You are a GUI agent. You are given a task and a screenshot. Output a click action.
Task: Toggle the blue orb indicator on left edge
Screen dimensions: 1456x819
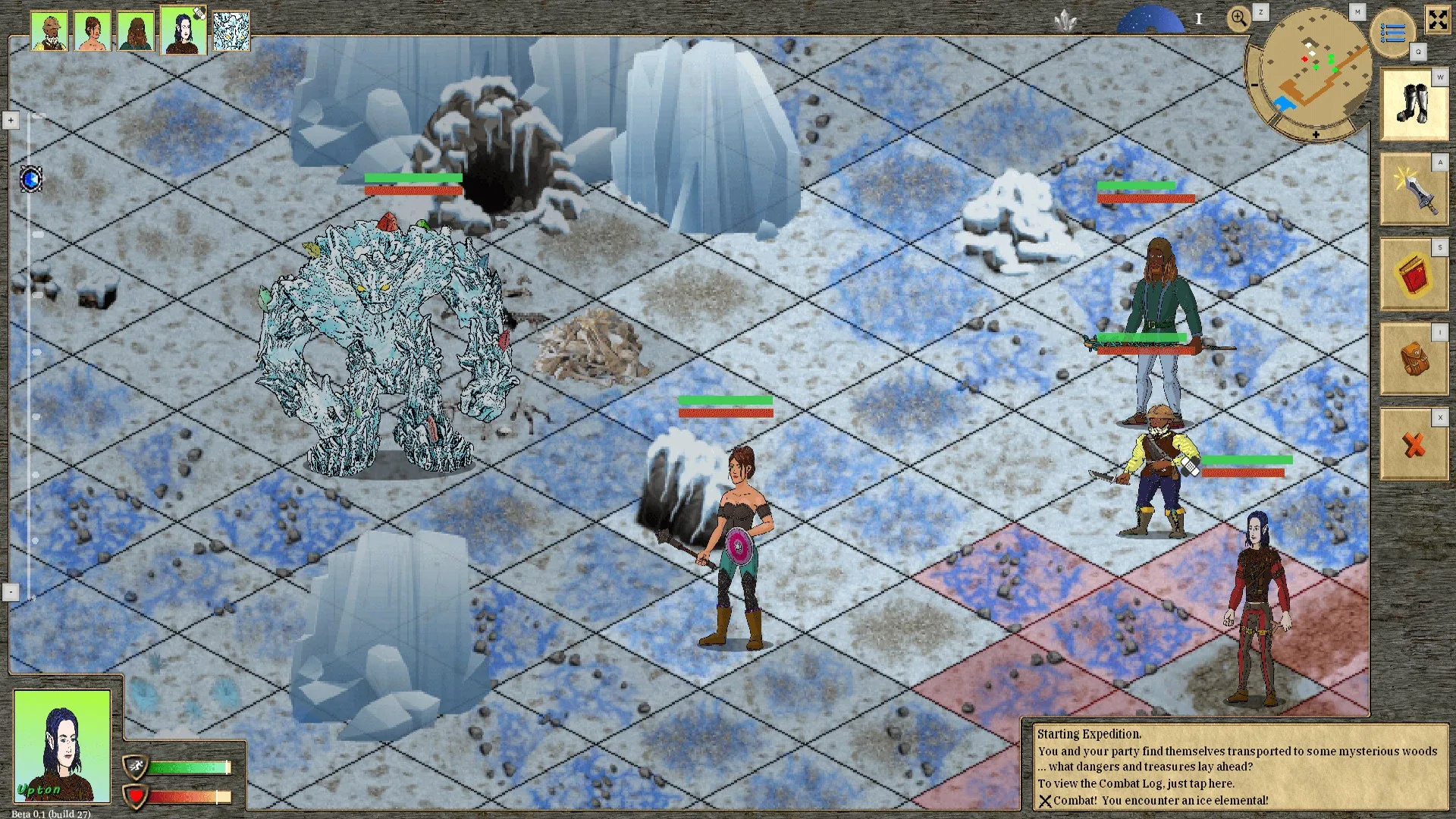tap(30, 179)
